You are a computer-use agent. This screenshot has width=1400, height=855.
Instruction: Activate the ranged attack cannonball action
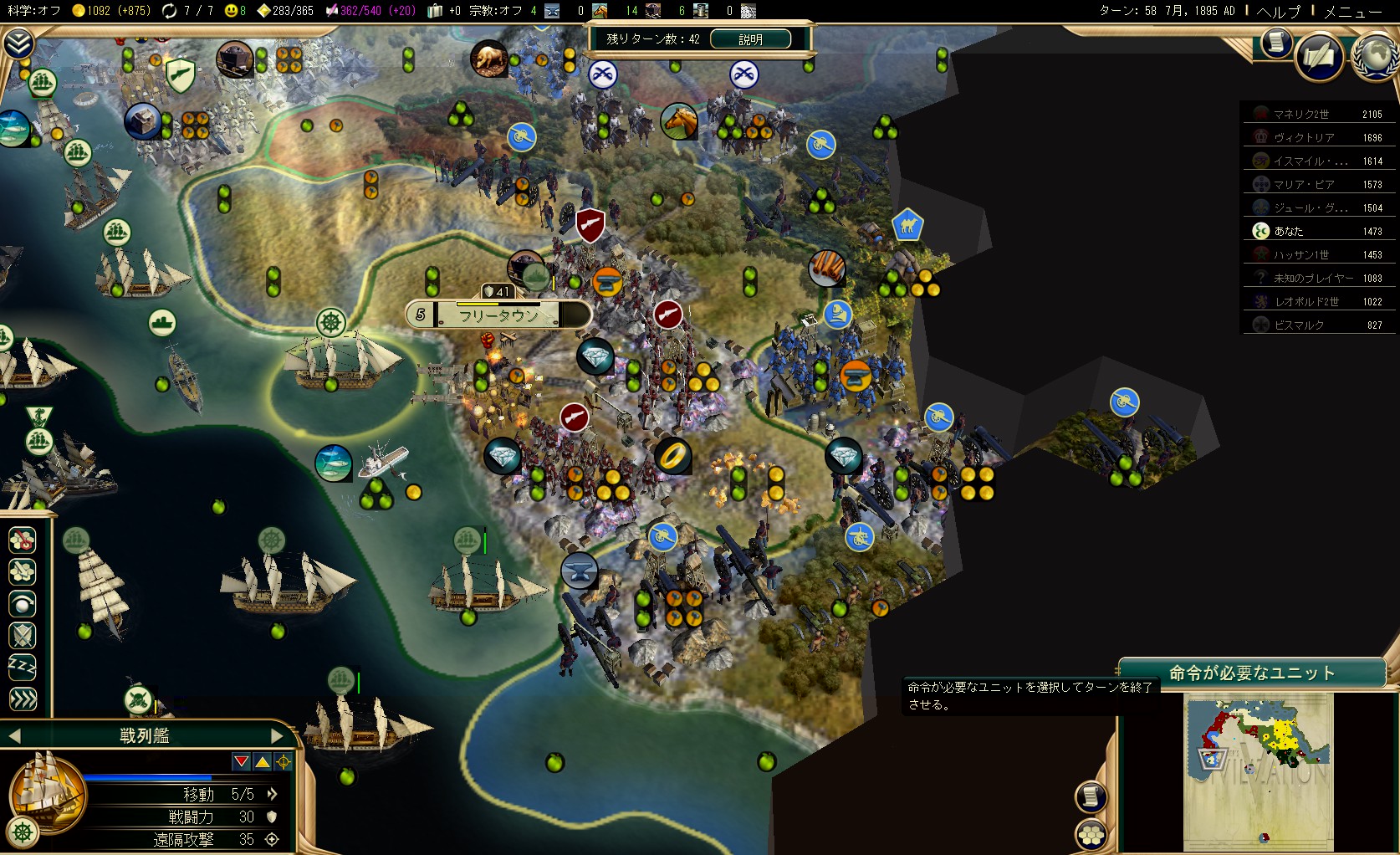click(23, 604)
